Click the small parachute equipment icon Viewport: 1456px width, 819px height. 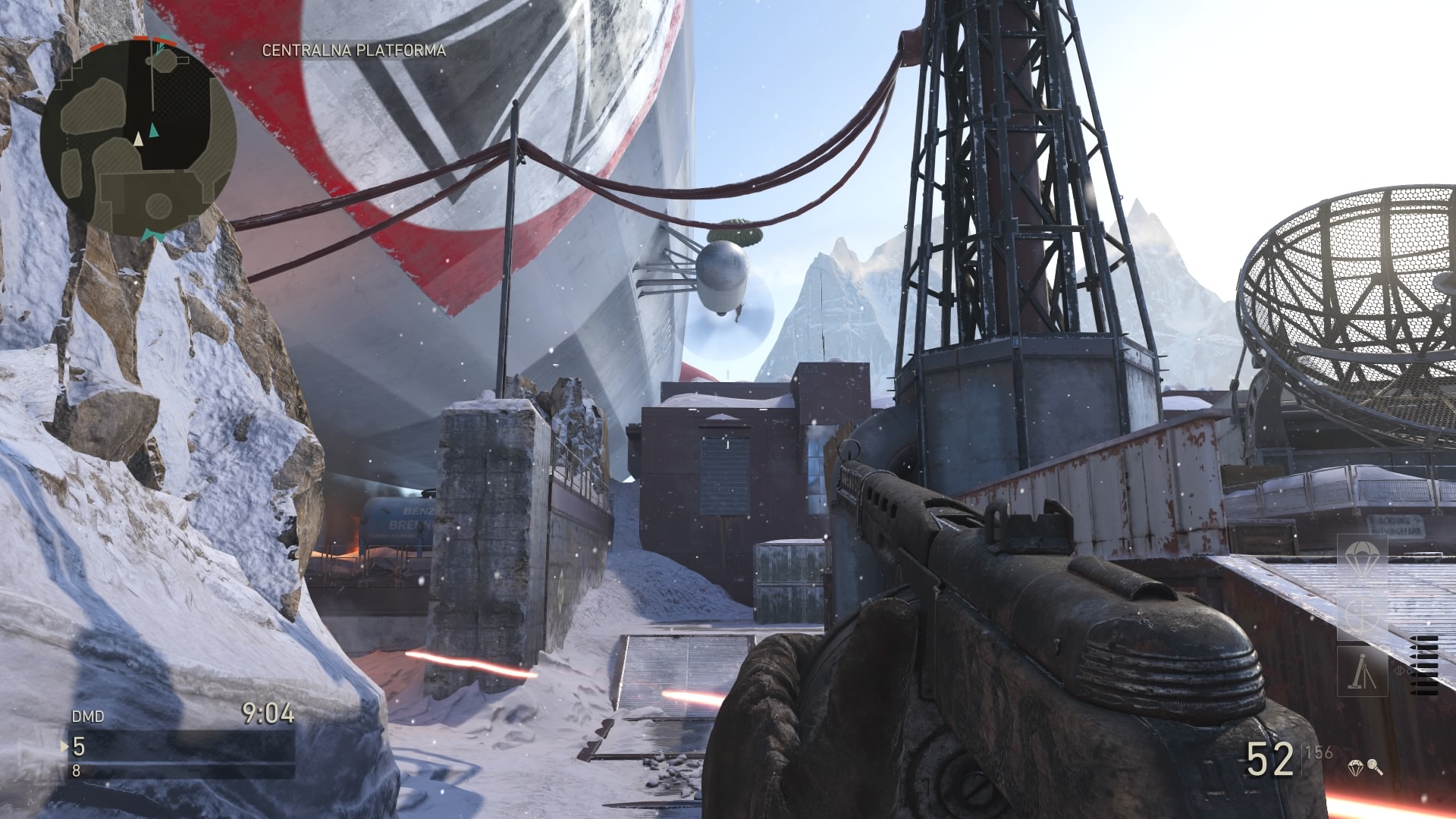[x=1356, y=768]
